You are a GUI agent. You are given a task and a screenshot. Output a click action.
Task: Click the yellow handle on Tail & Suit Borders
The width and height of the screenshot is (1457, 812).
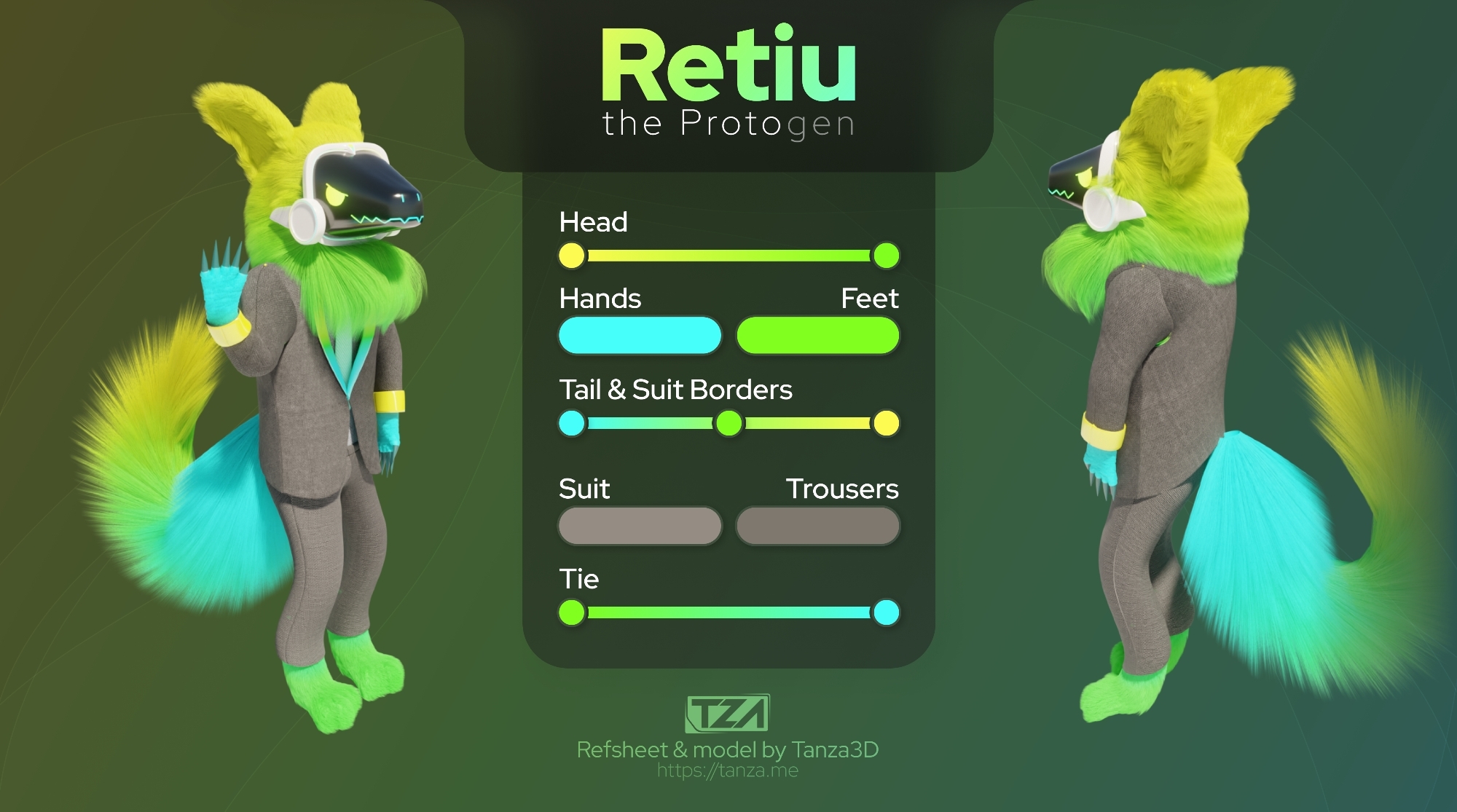886,423
